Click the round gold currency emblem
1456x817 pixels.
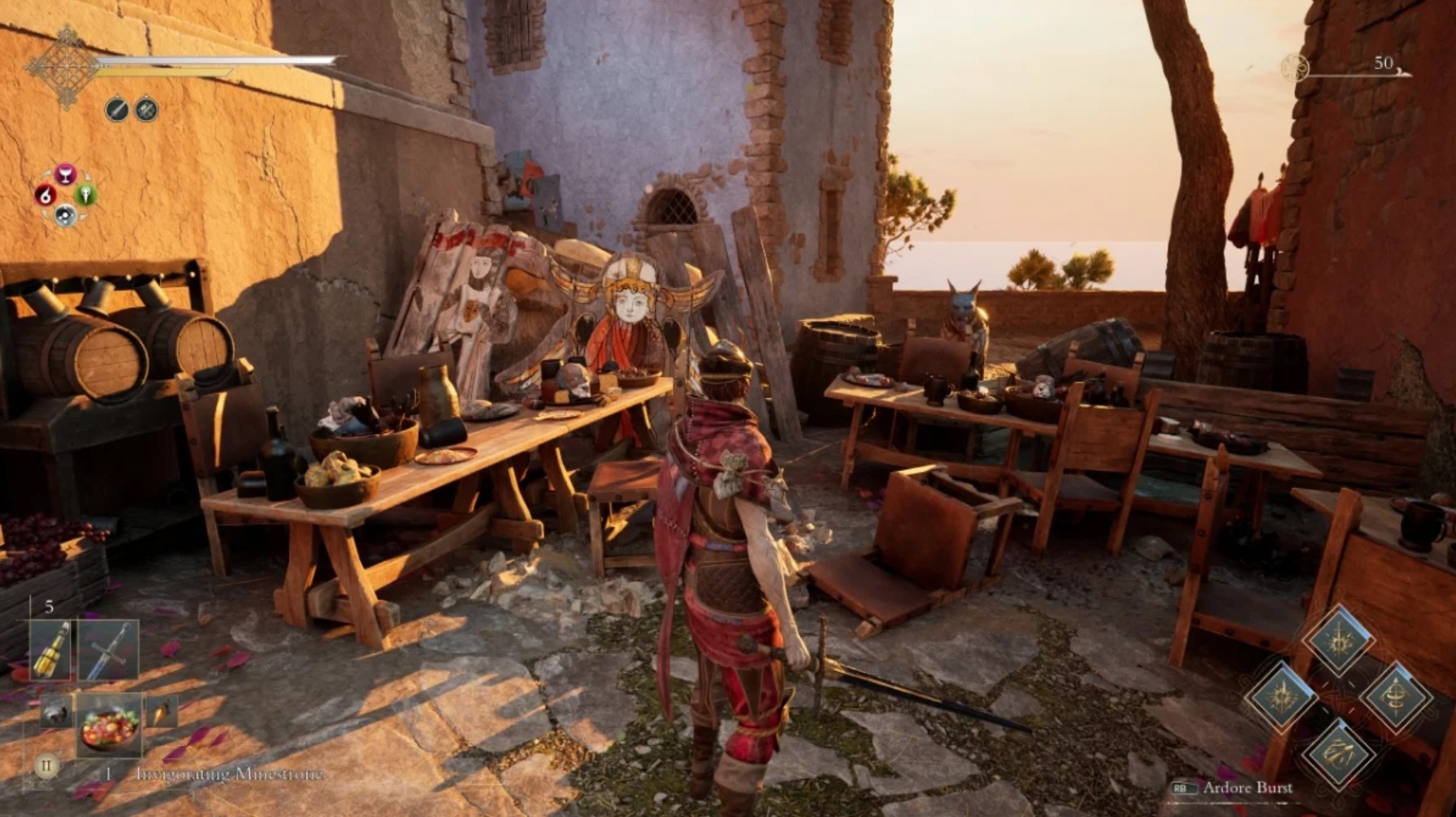tap(1295, 67)
